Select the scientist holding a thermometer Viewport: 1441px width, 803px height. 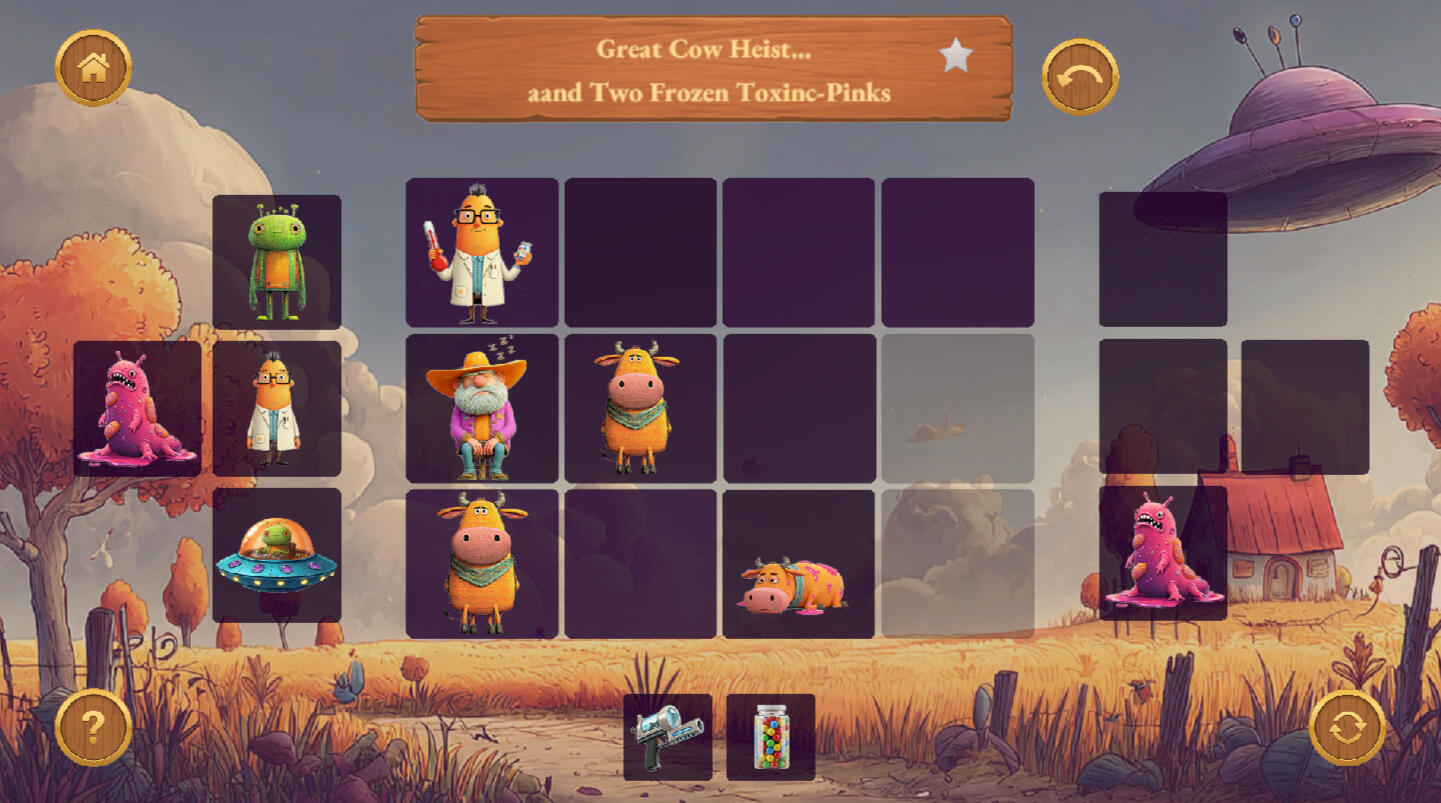pyautogui.click(x=481, y=253)
